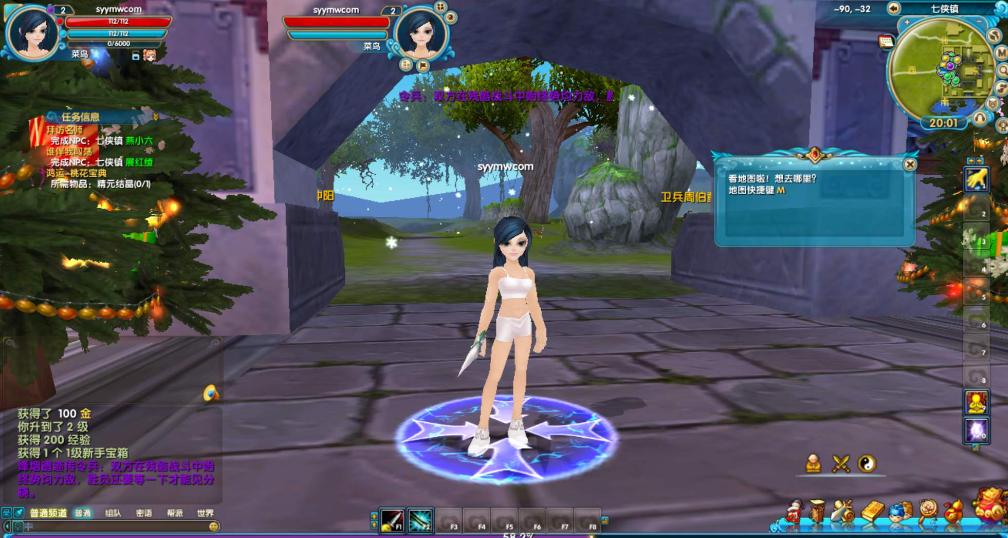Viewport: 1008px width, 538px height.
Task: Open the golden gourd menu icon
Action: (x=954, y=512)
